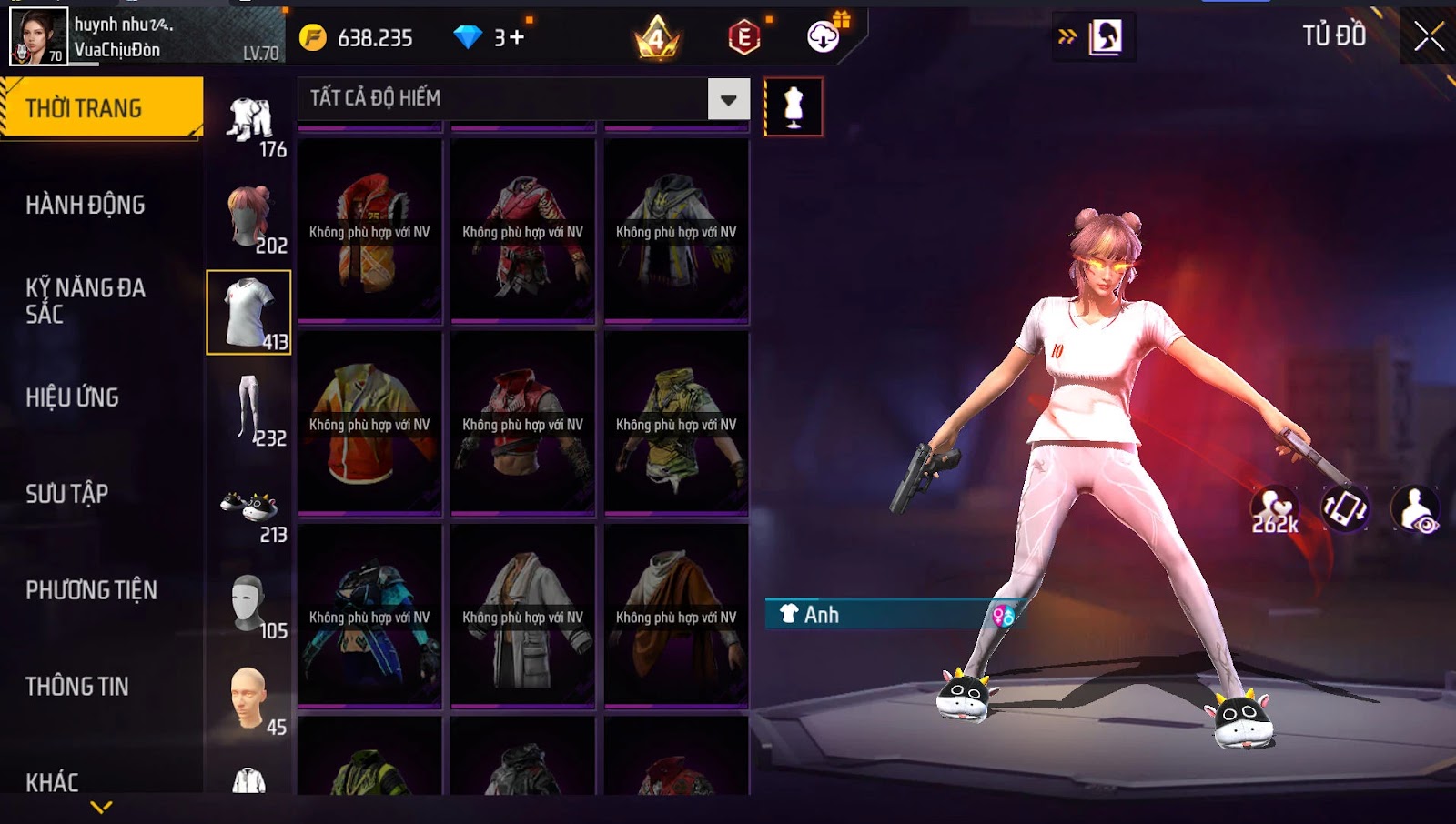Click the mannequin preview button
The width and height of the screenshot is (1456, 824).
(x=794, y=107)
